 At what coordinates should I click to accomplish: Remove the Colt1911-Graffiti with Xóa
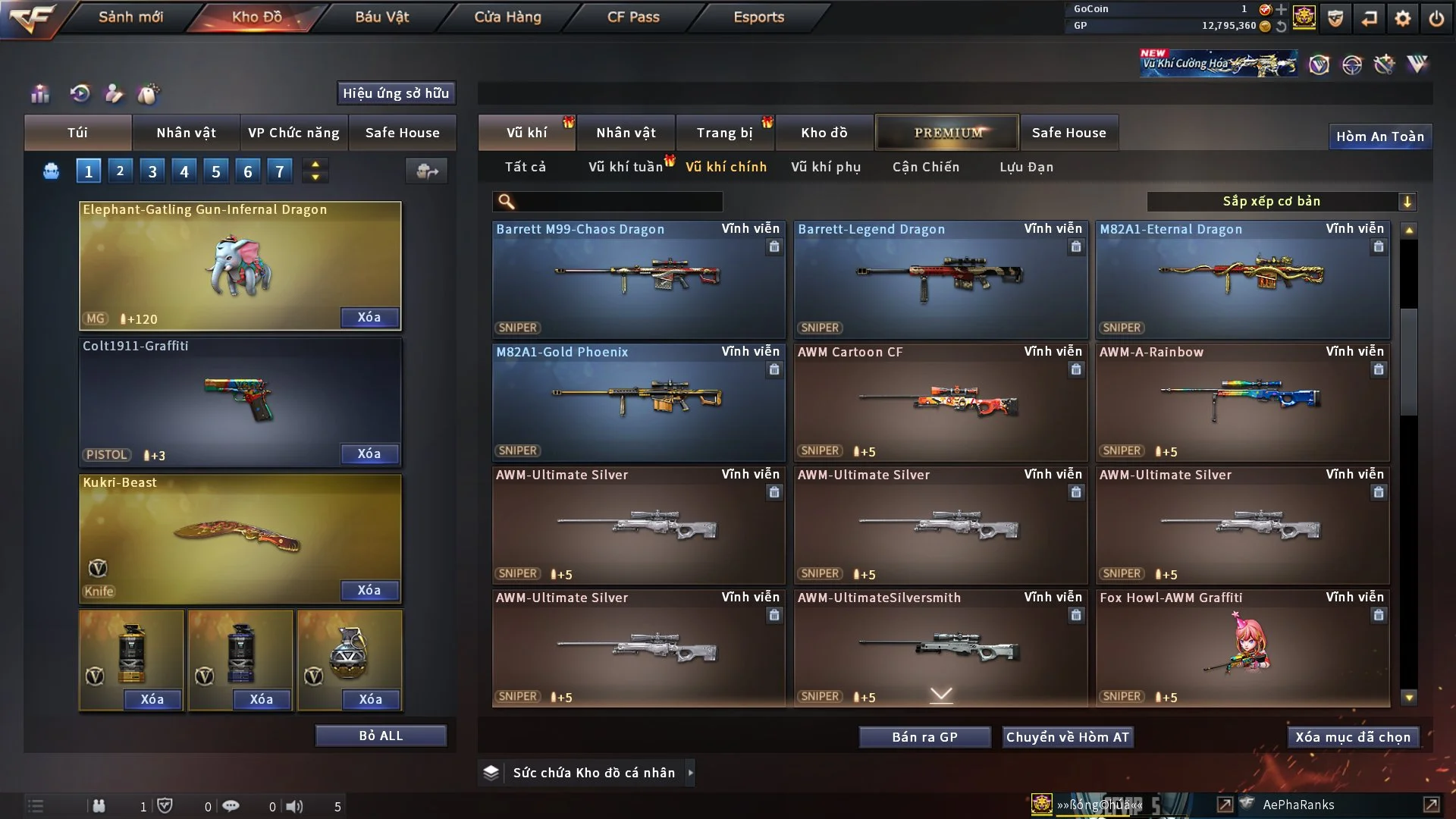coord(369,453)
